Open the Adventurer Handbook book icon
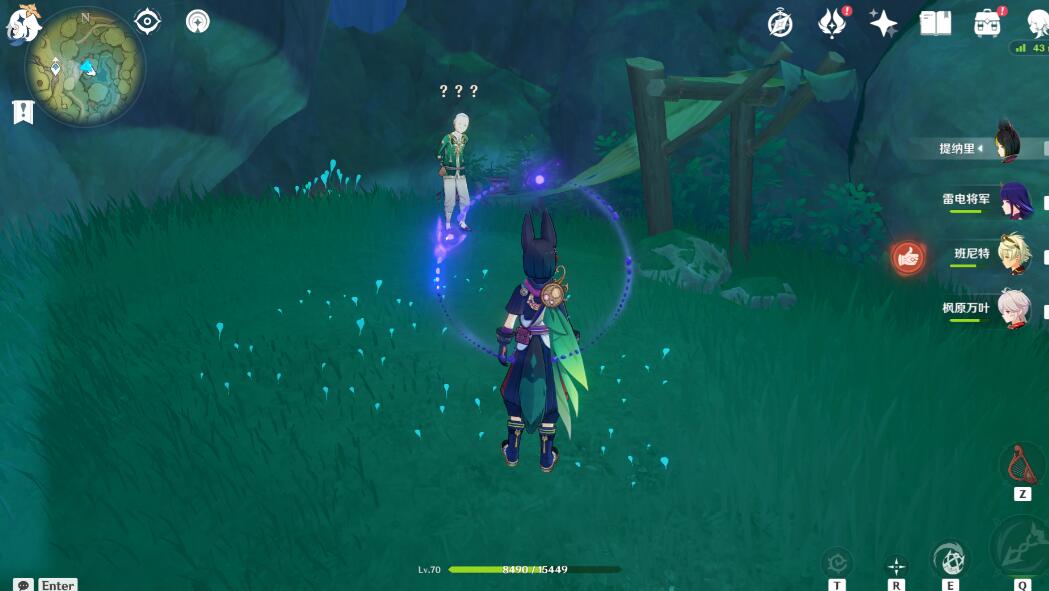1049x591 pixels. (935, 23)
